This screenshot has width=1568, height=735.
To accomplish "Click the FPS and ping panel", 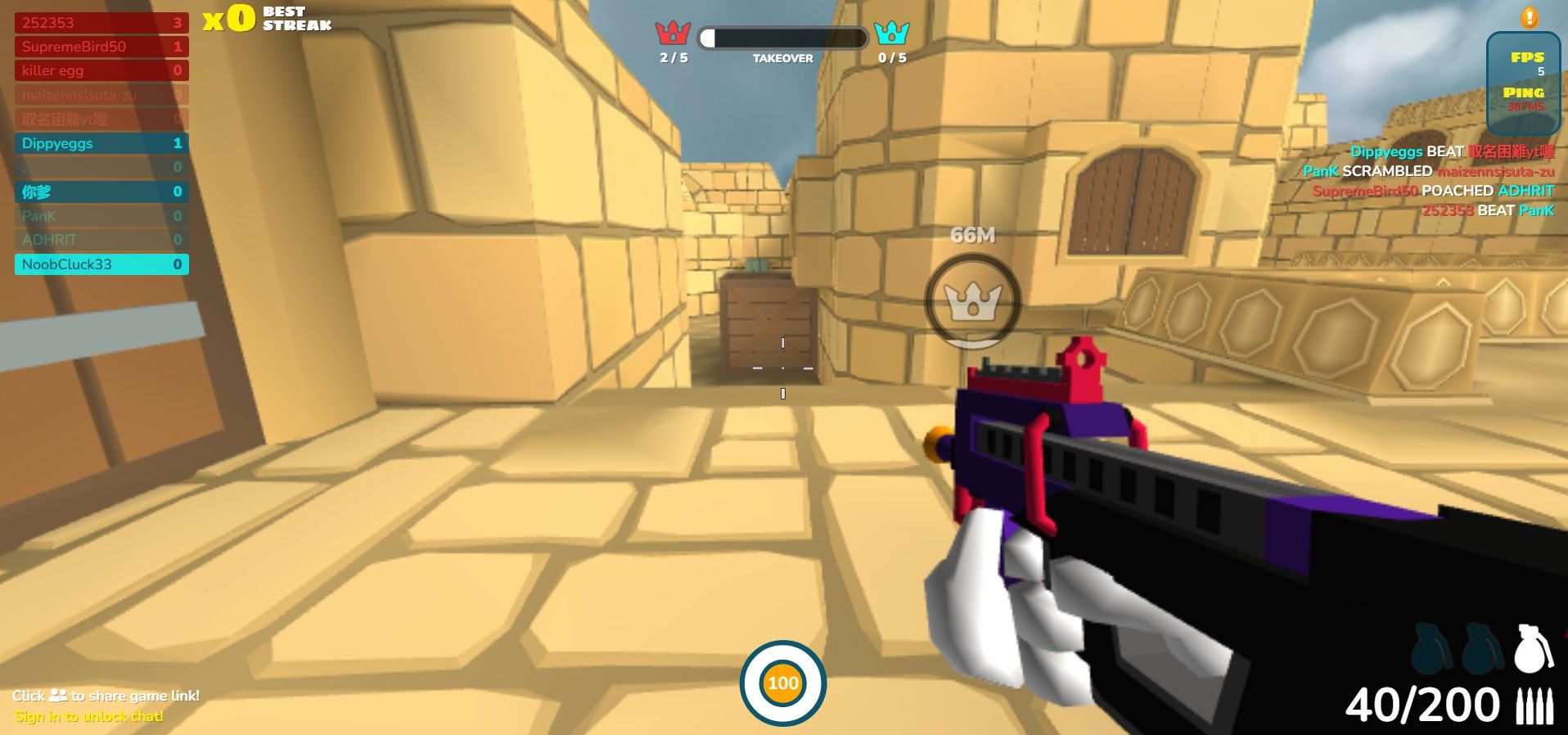I will point(1523,83).
